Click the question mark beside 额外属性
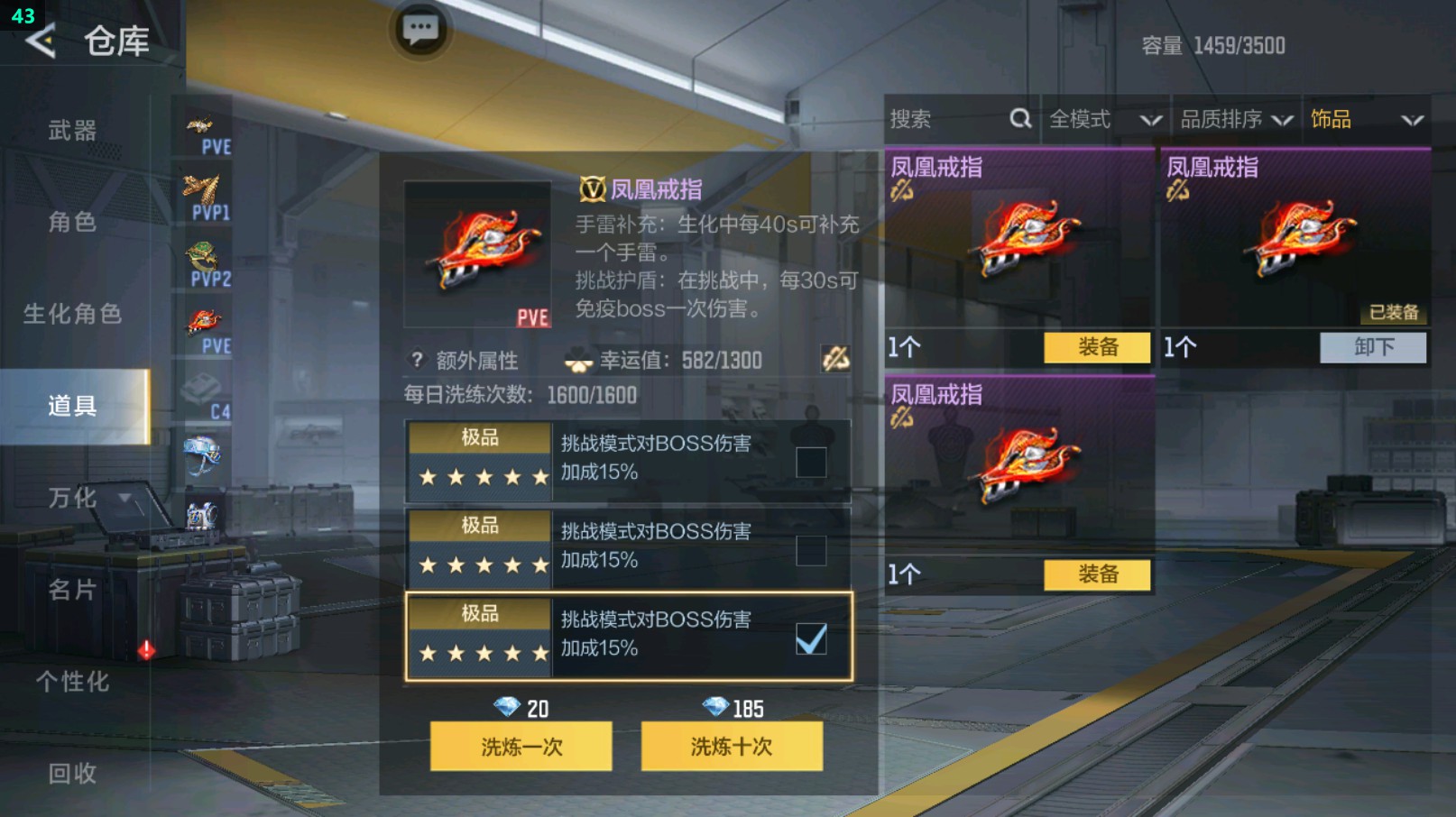This screenshot has height=817, width=1456. click(415, 360)
